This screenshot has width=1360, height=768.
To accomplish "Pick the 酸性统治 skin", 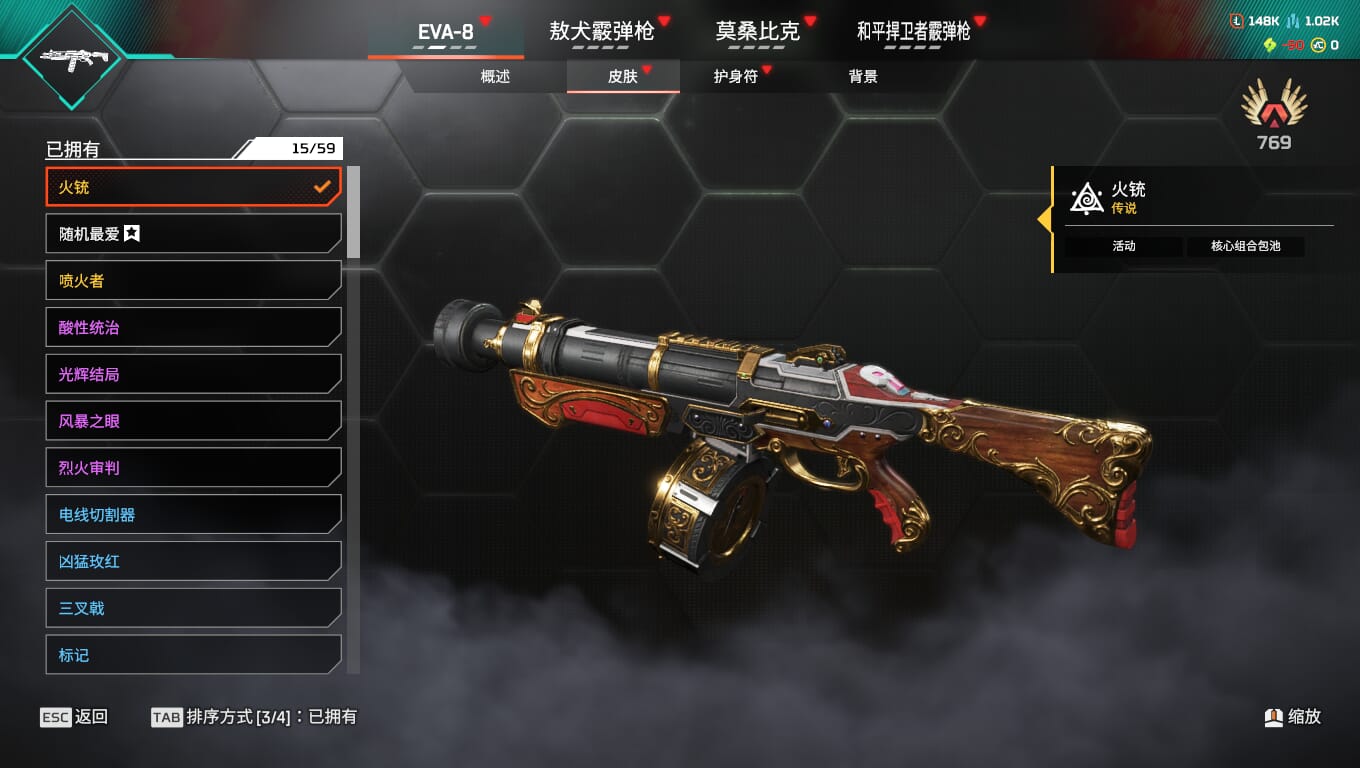I will click(x=193, y=328).
